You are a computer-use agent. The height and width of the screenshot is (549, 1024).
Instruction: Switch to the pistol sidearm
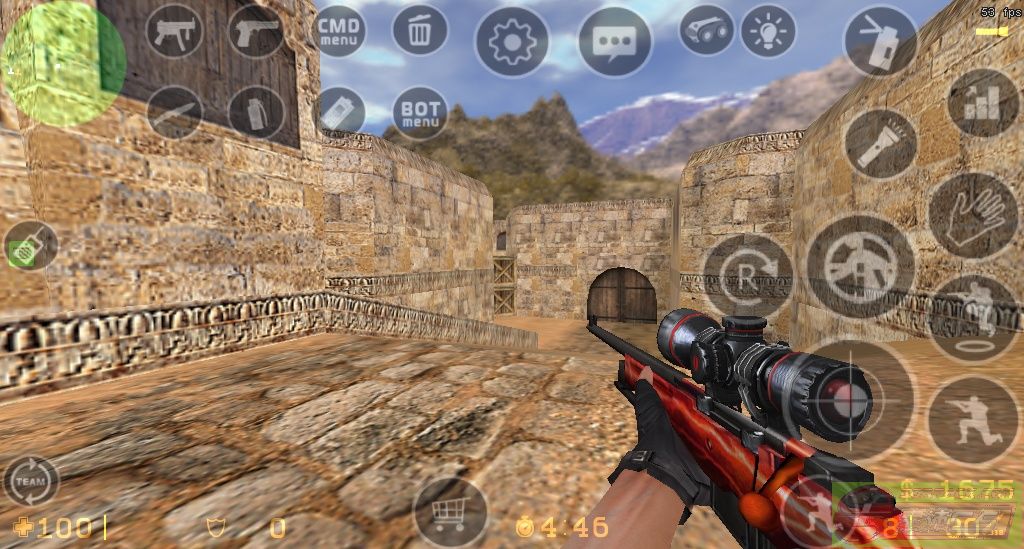click(x=256, y=32)
